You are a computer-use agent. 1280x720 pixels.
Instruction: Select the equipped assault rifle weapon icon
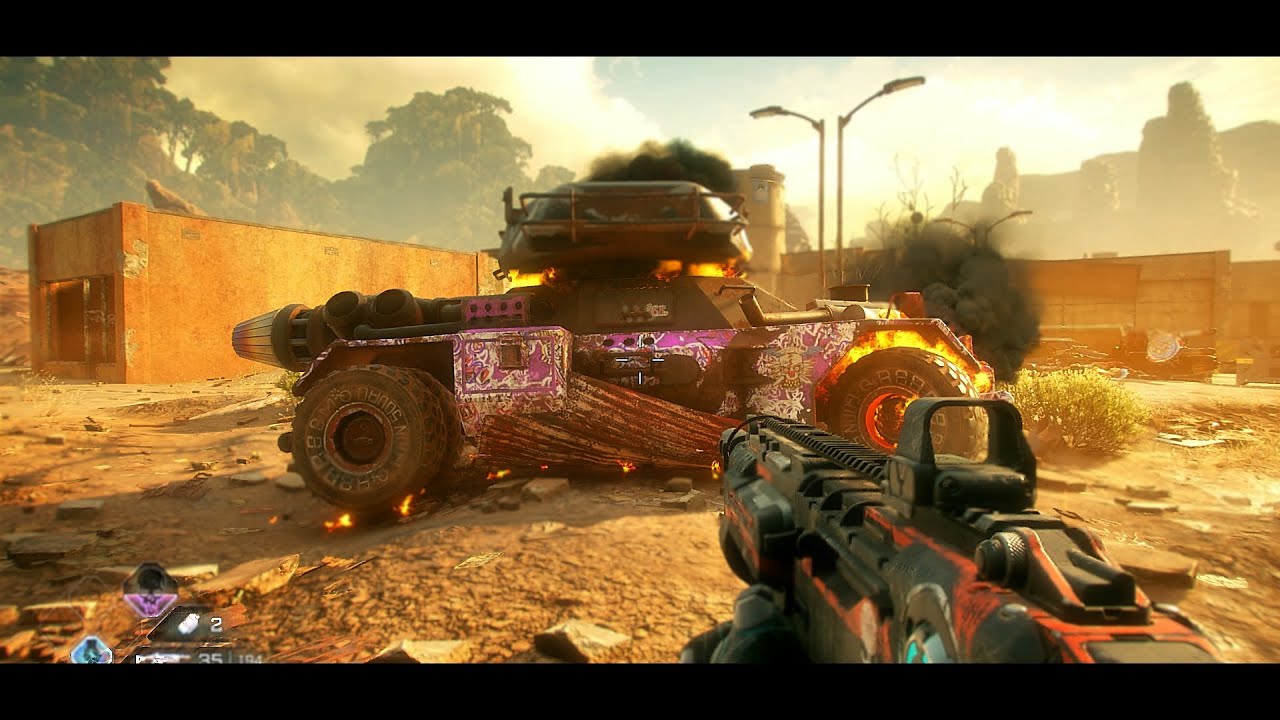(162, 657)
